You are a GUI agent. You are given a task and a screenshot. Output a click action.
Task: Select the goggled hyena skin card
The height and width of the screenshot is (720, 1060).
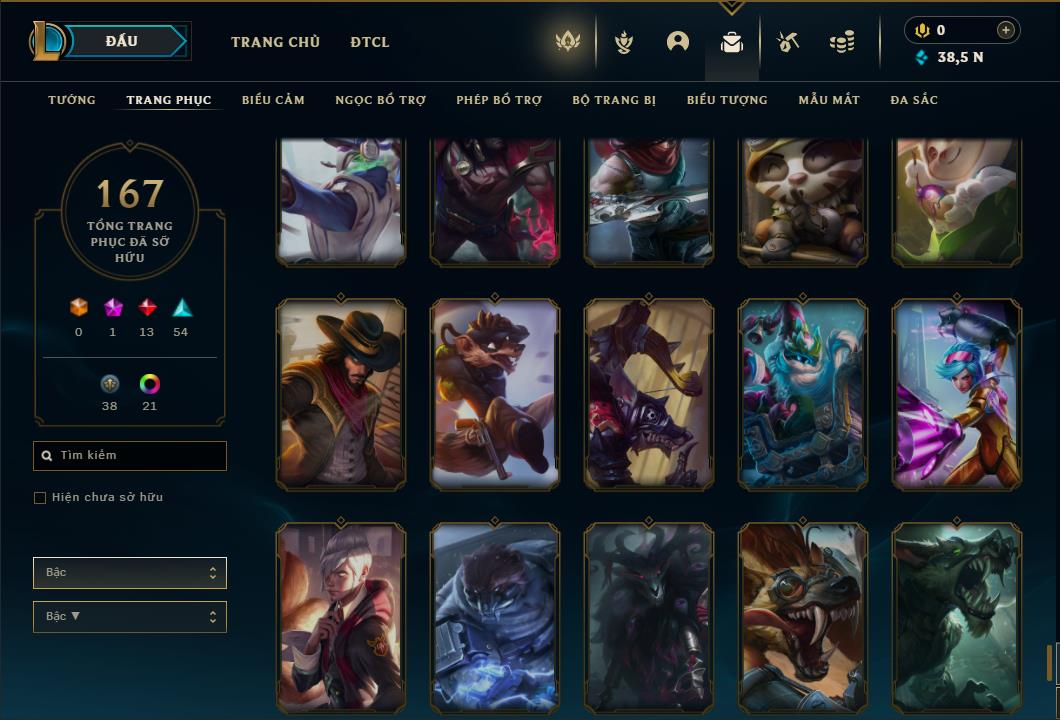tap(803, 618)
